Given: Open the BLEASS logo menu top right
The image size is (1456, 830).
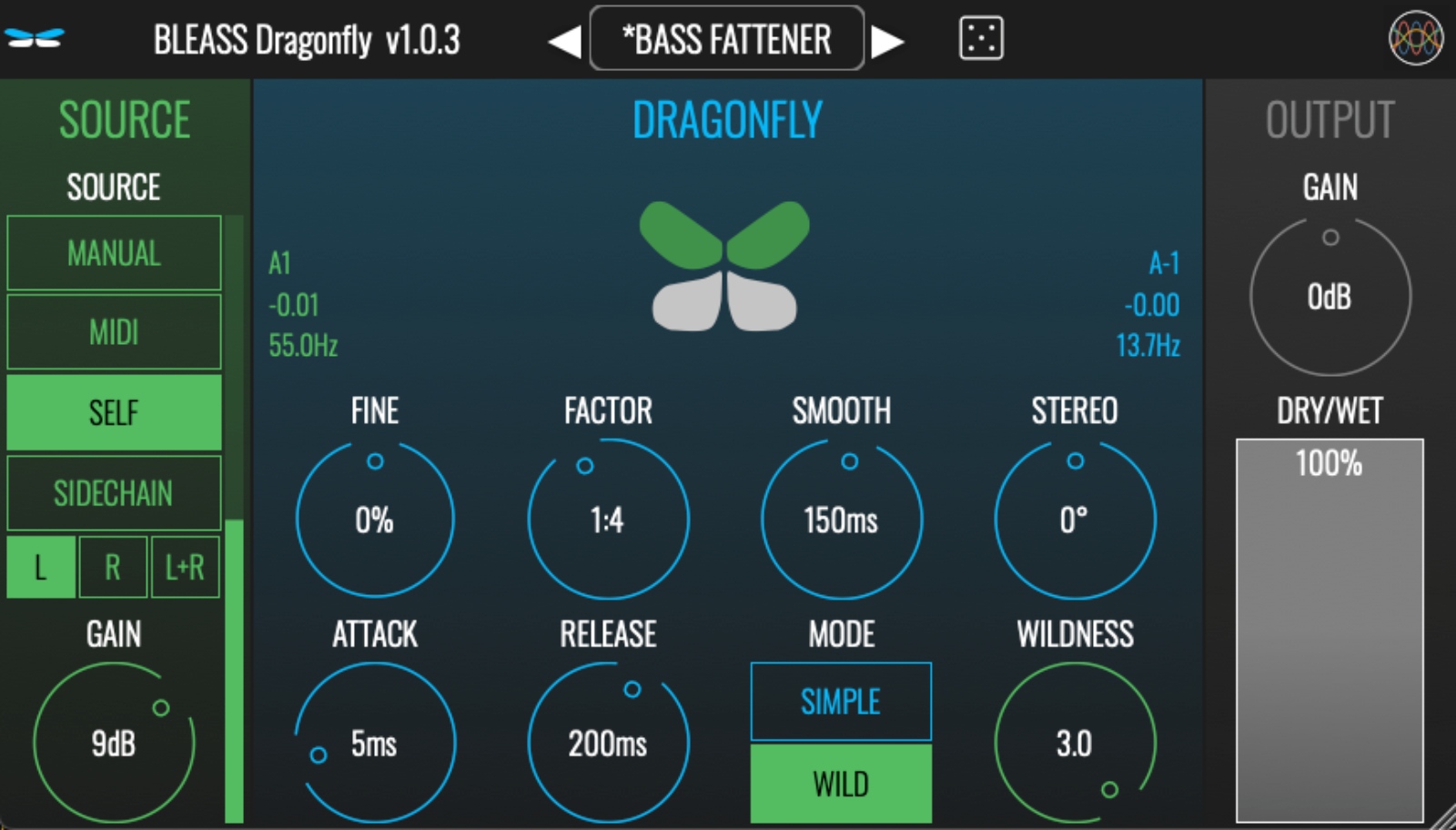Looking at the screenshot, I should click(1416, 39).
